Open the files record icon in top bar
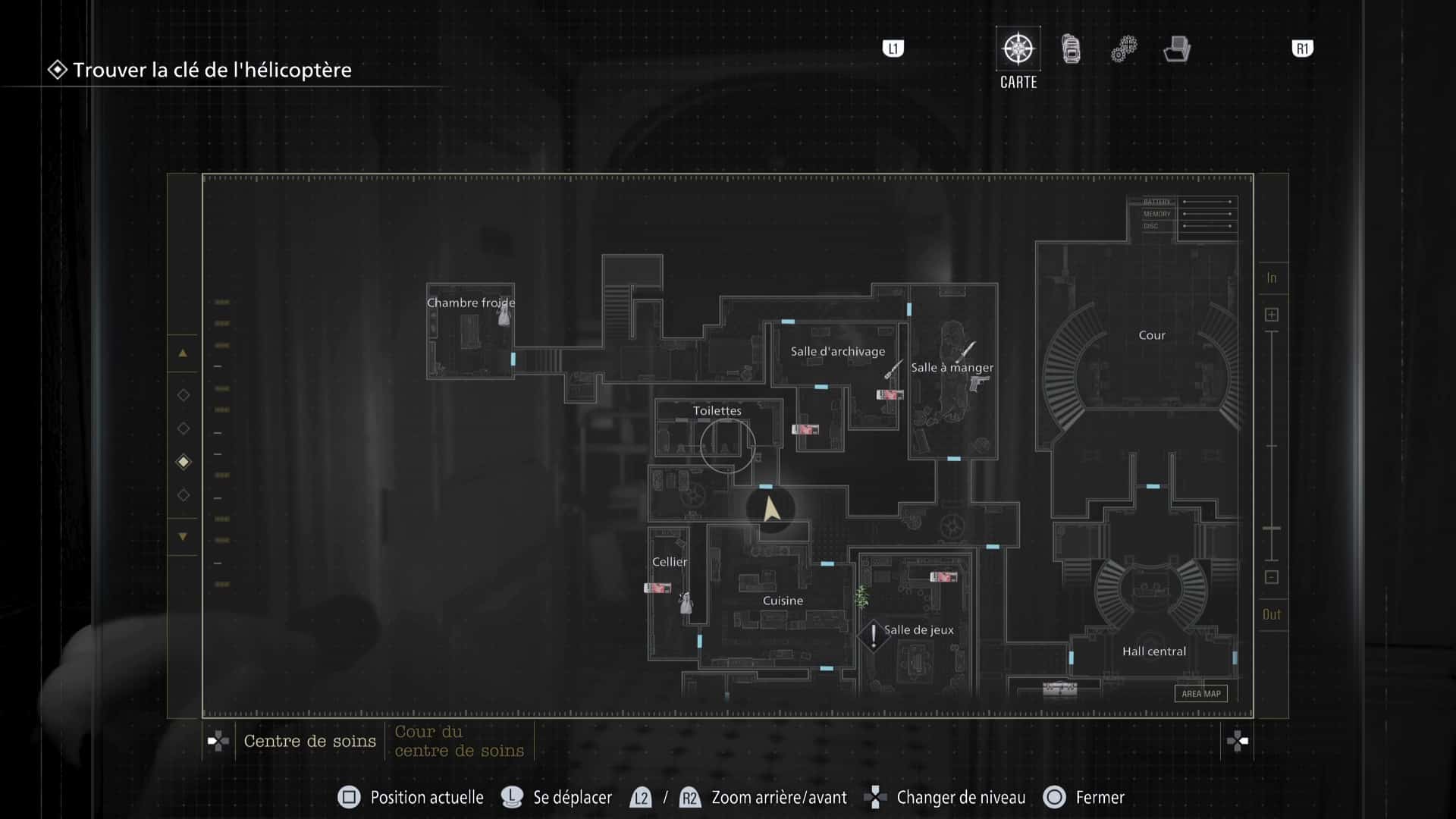The height and width of the screenshot is (819, 1456). (x=1176, y=48)
